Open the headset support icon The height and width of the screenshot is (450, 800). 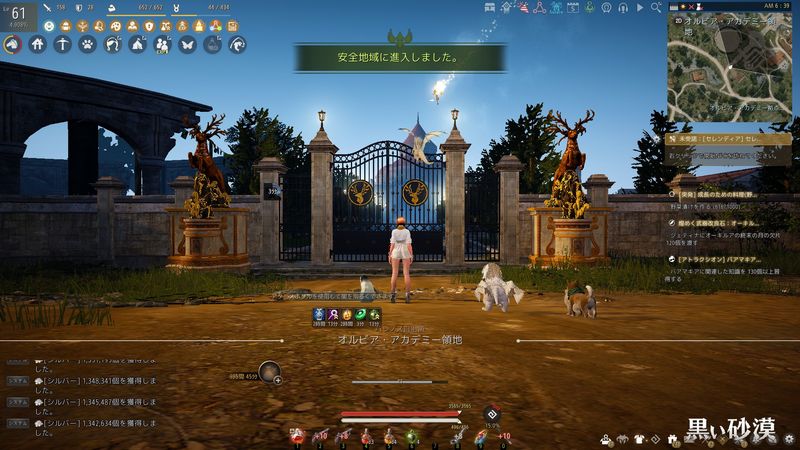(x=622, y=8)
